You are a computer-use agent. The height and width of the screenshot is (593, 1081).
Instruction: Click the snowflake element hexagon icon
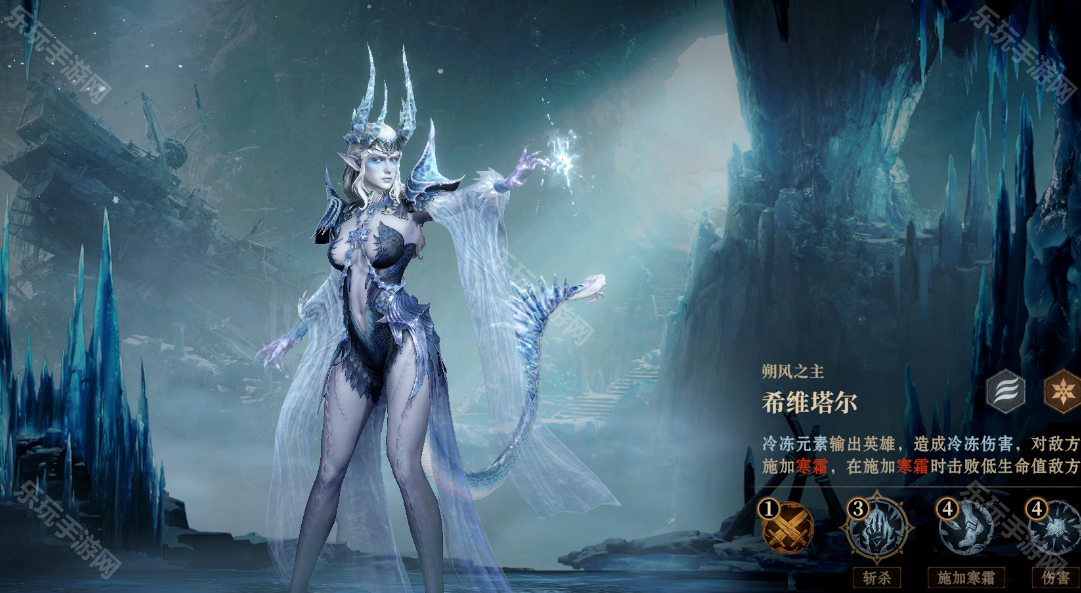point(1062,391)
